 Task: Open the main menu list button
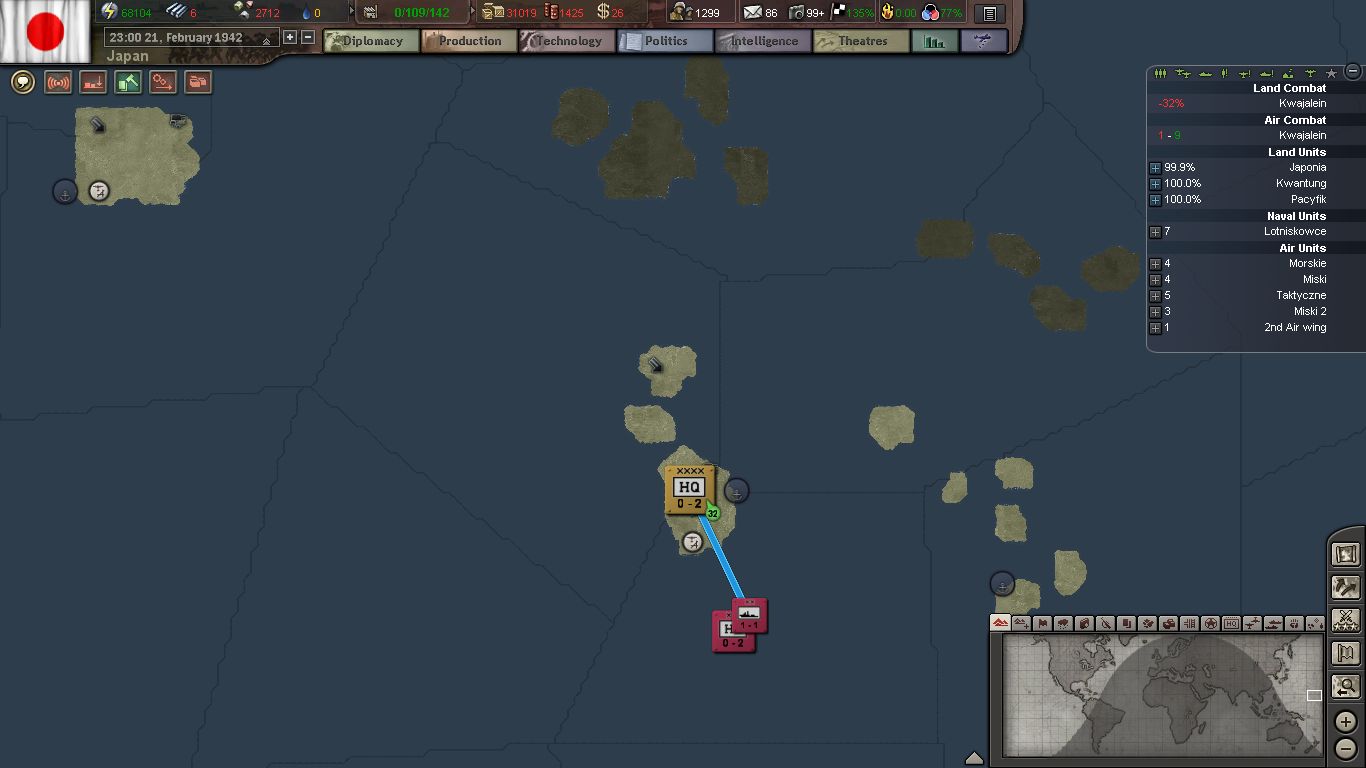tap(989, 14)
